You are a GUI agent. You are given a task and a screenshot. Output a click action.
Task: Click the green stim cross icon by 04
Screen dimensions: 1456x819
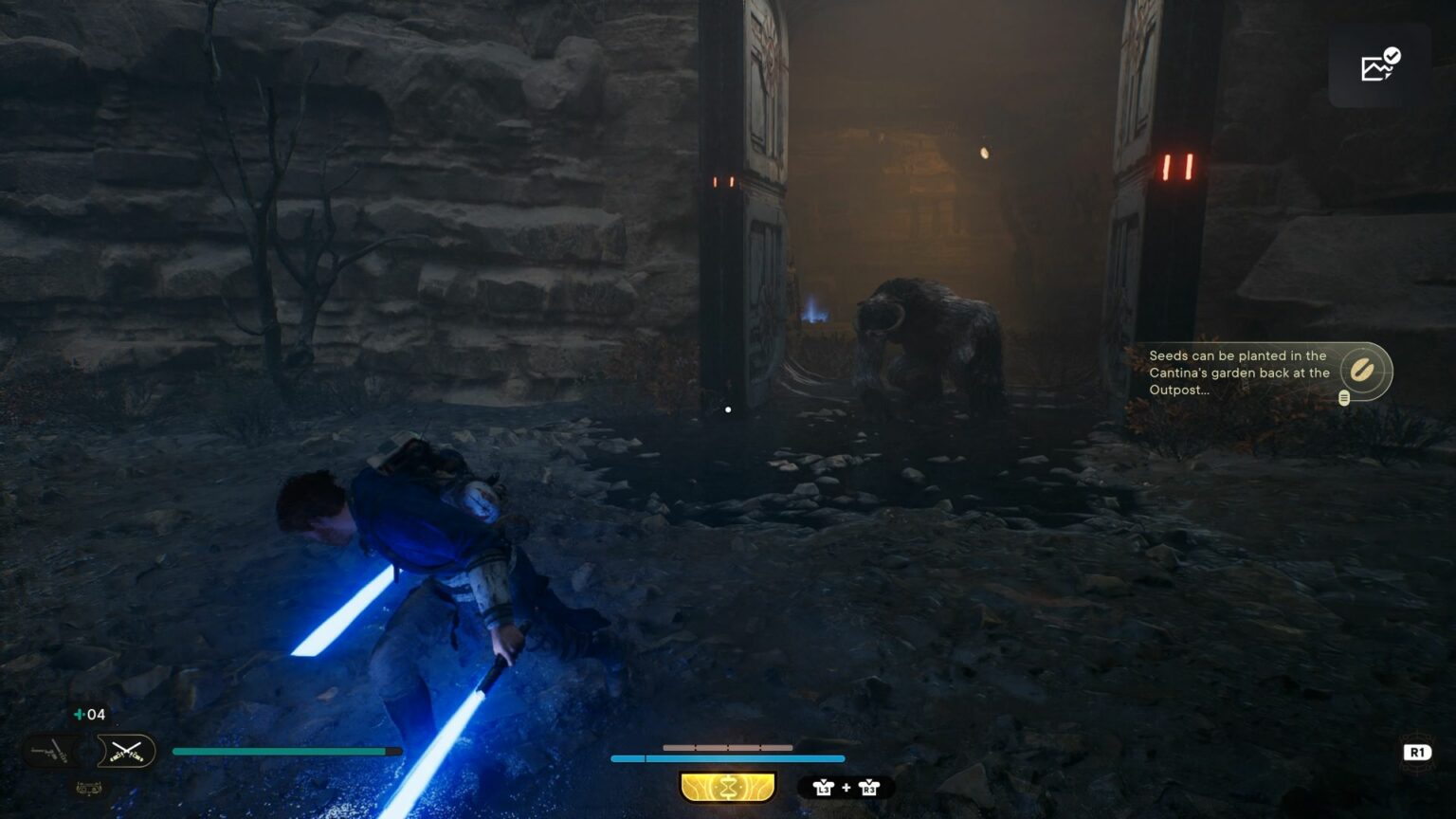click(x=78, y=715)
